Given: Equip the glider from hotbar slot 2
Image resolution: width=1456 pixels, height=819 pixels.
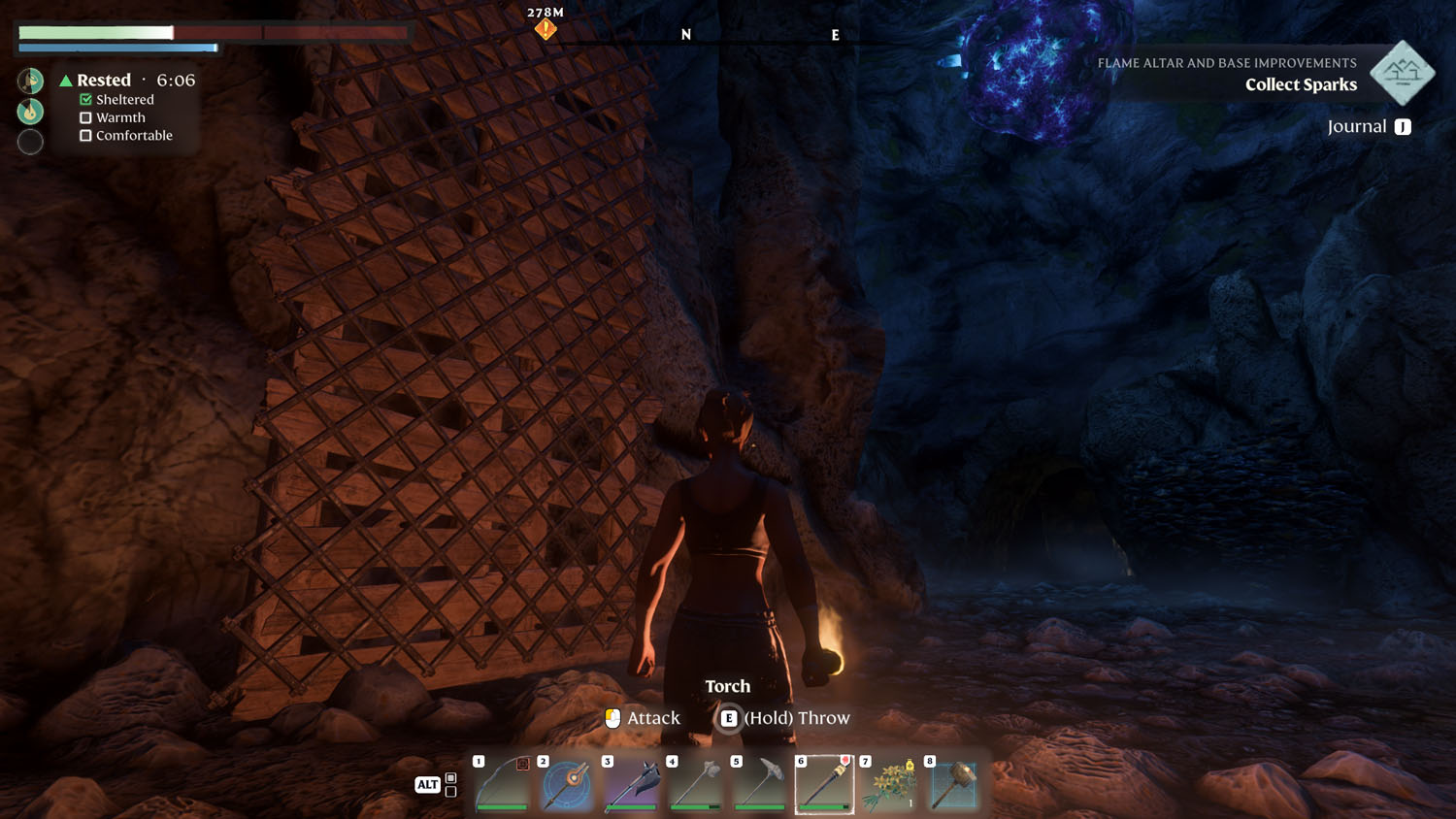Looking at the screenshot, I should pos(566,784).
